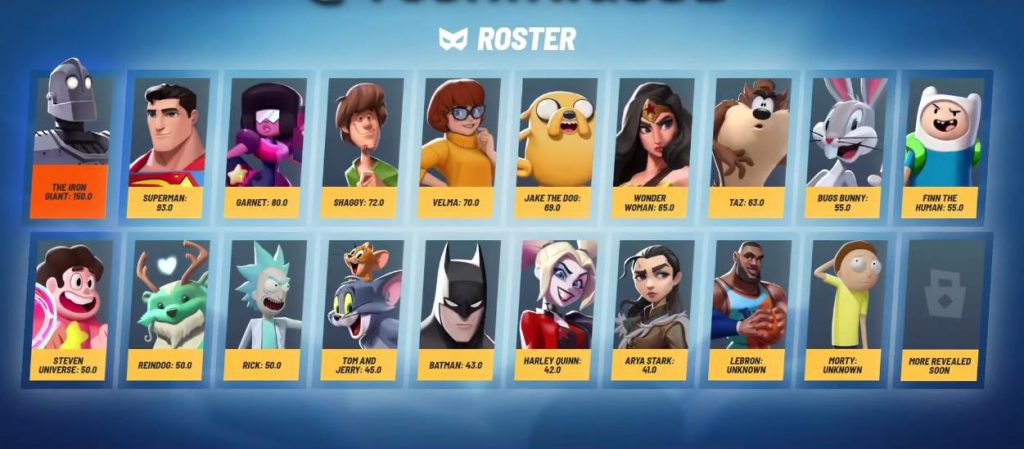This screenshot has width=1024, height=449.
Task: Pick the LeBron roster card
Action: point(749,310)
